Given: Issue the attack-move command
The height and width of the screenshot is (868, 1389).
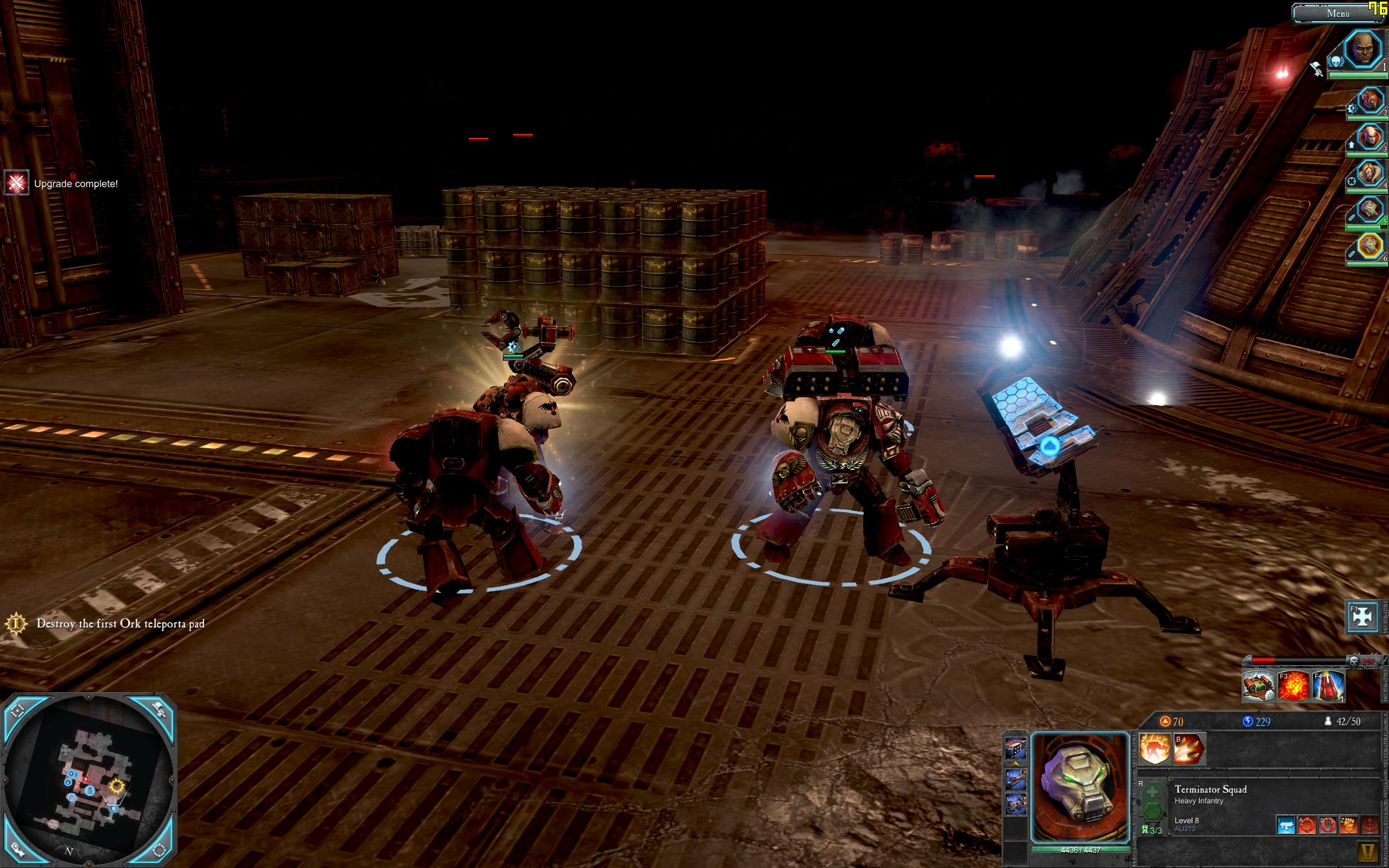Looking at the screenshot, I should click(1307, 825).
